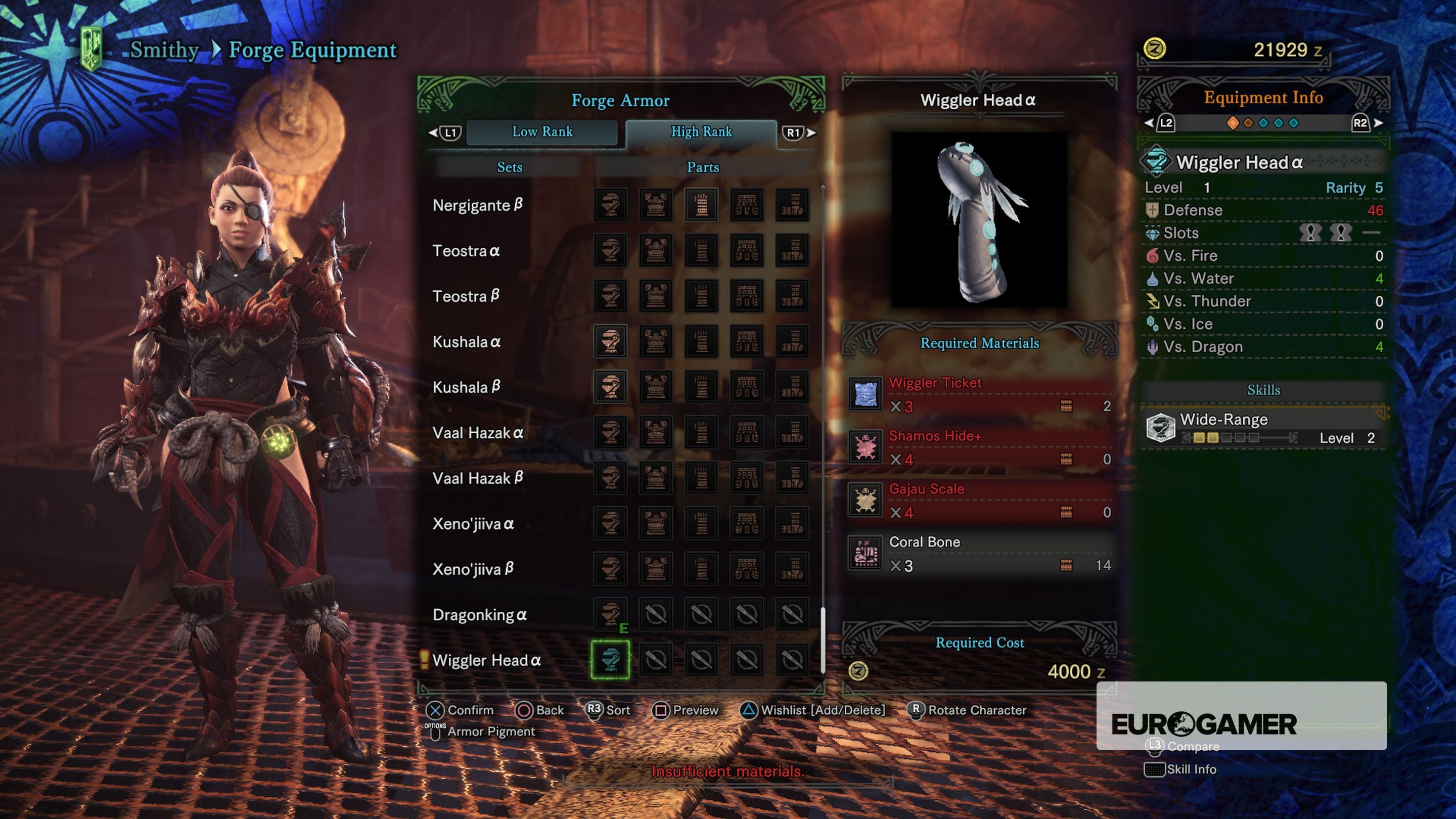The width and height of the screenshot is (1456, 819).
Task: Click the zenny coin icon beside 21929 z
Action: 1156,49
